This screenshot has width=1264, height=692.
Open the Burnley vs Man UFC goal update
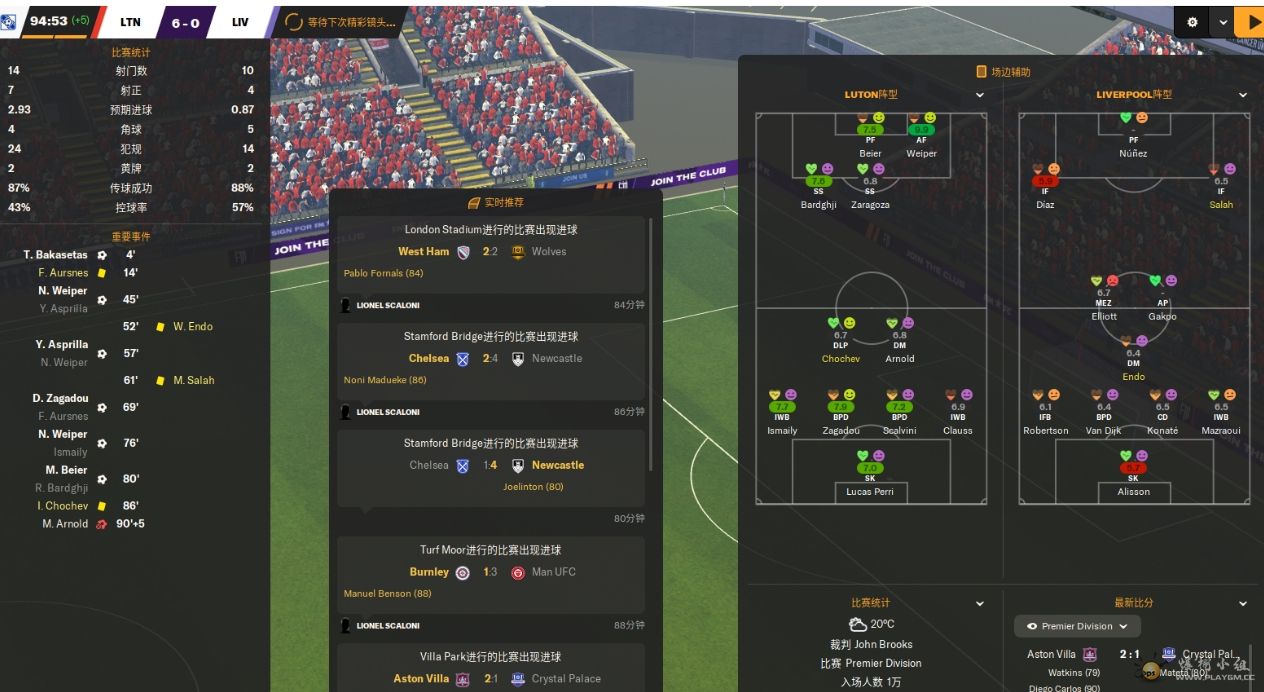(x=490, y=572)
